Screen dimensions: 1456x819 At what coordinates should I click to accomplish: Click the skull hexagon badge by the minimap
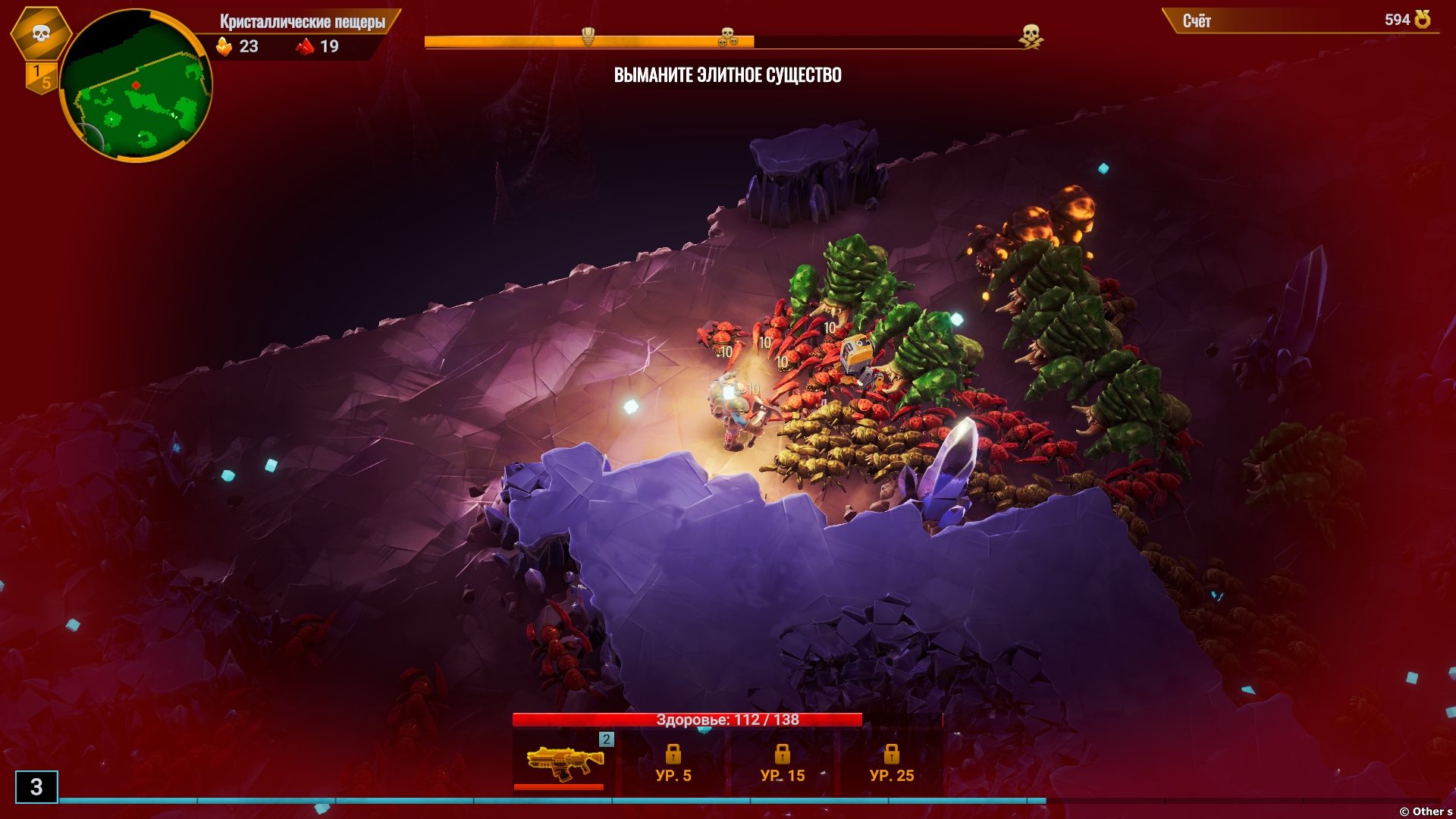[x=41, y=33]
